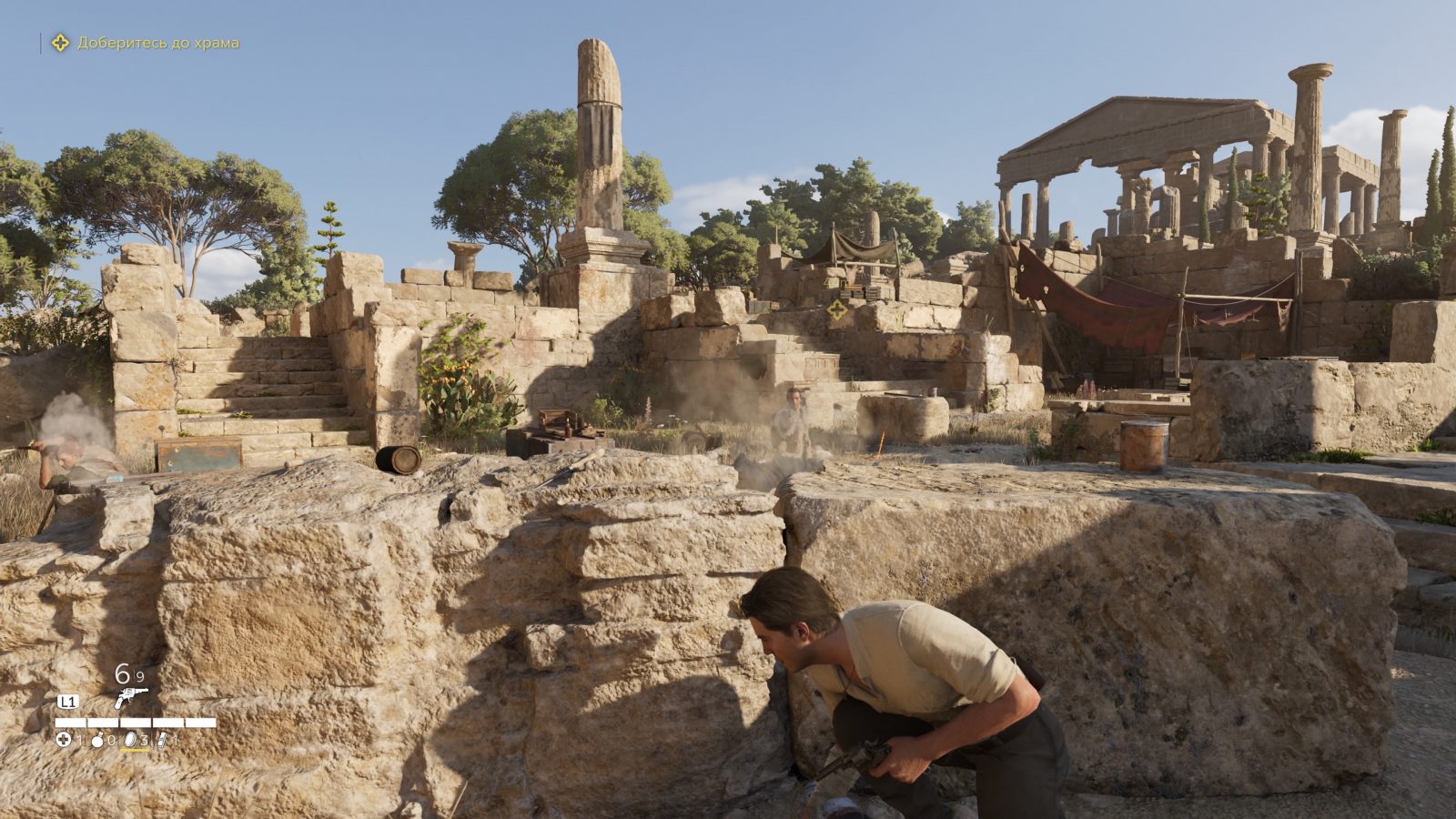This screenshot has width=1456, height=819.
Task: Use the medkit cross icon
Action: (64, 740)
